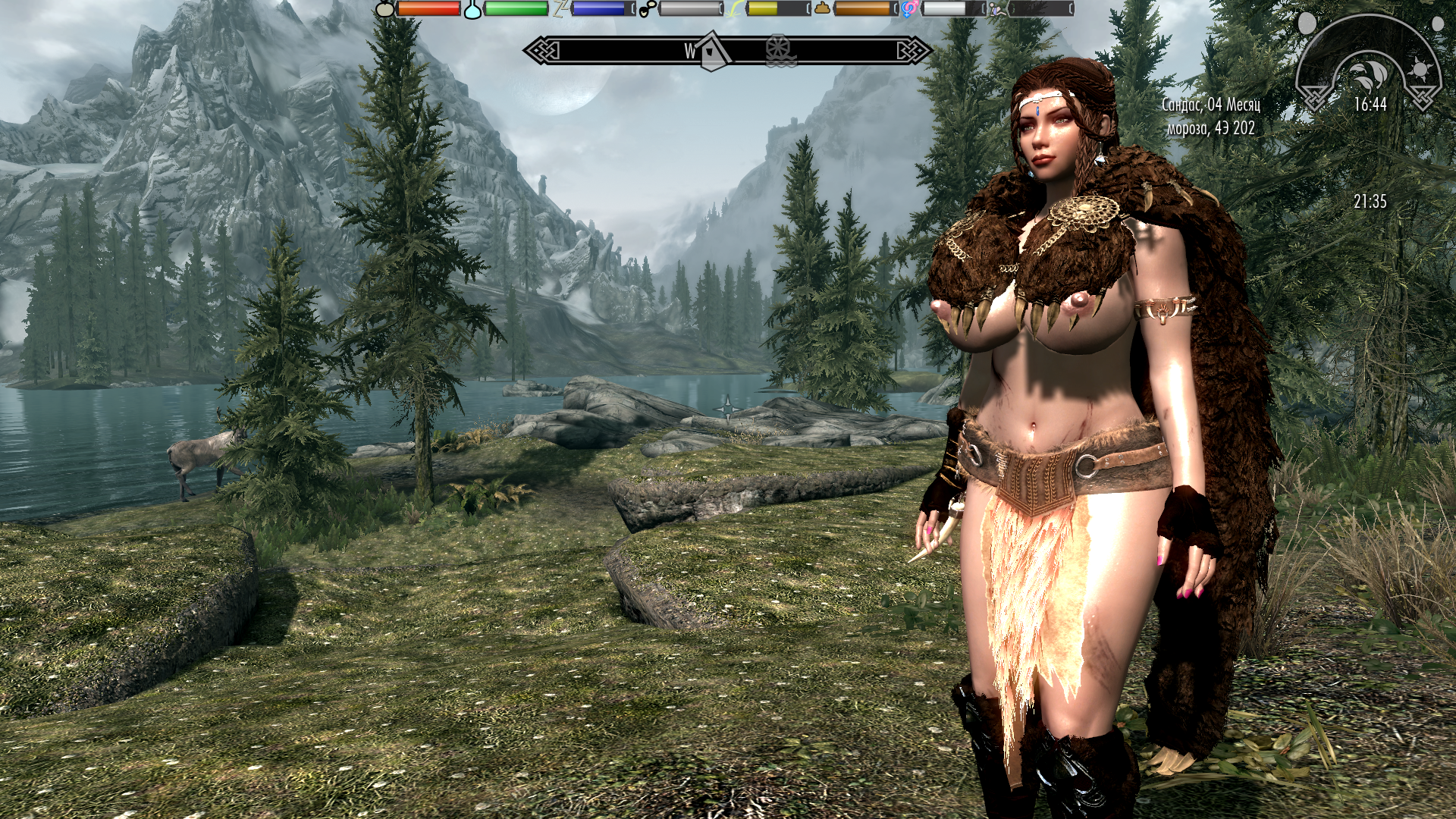Click the Zz sleep fatigue icon
Image resolution: width=1456 pixels, height=819 pixels.
point(560,9)
